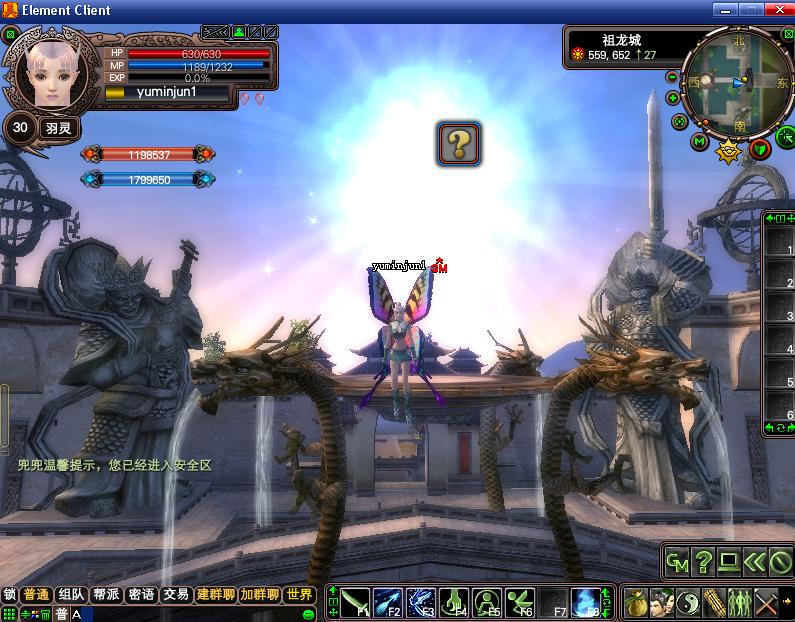Switch to the 密语 whisper tab

(x=141, y=594)
